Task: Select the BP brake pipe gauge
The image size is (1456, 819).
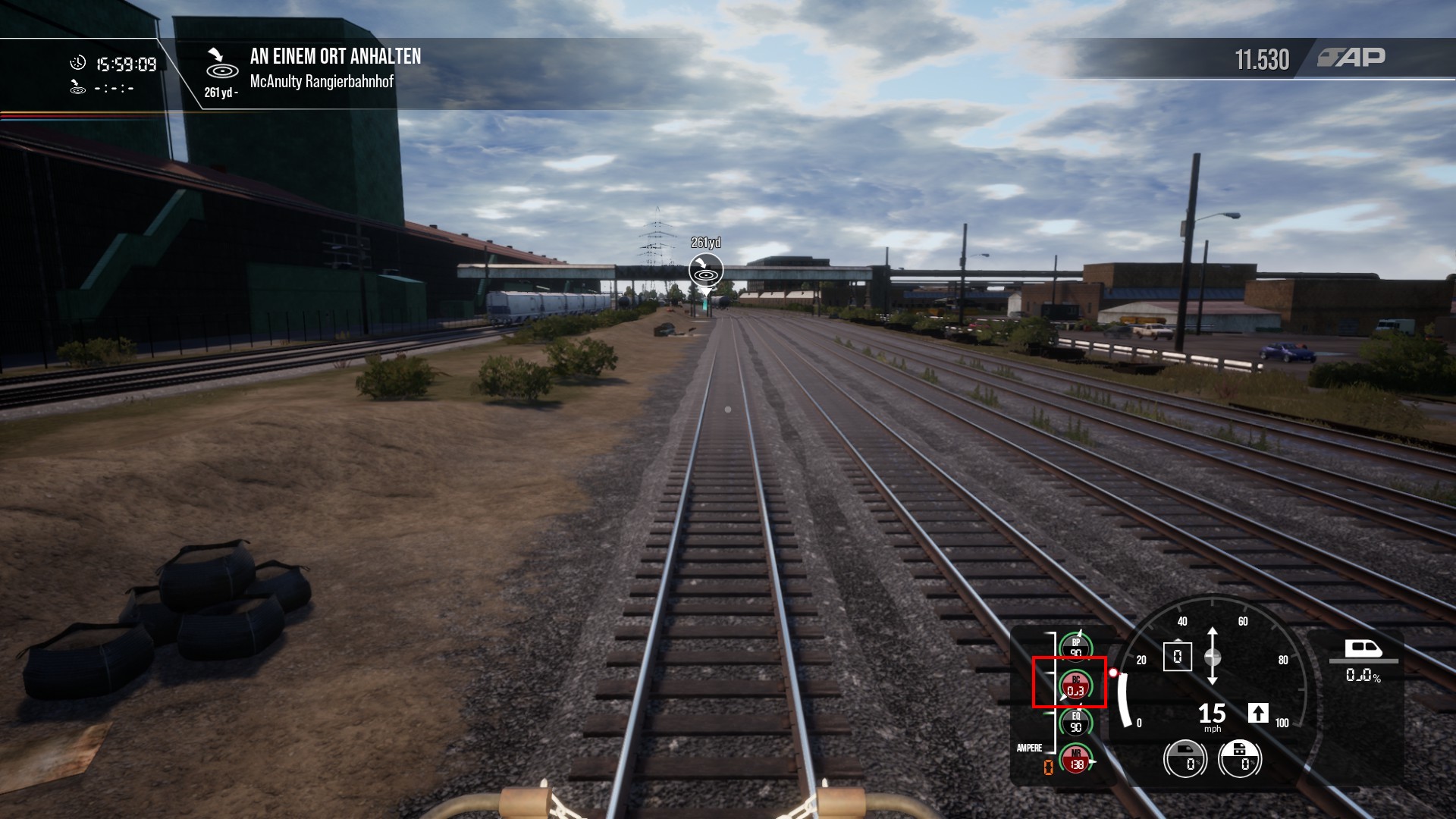Action: pos(1075,648)
